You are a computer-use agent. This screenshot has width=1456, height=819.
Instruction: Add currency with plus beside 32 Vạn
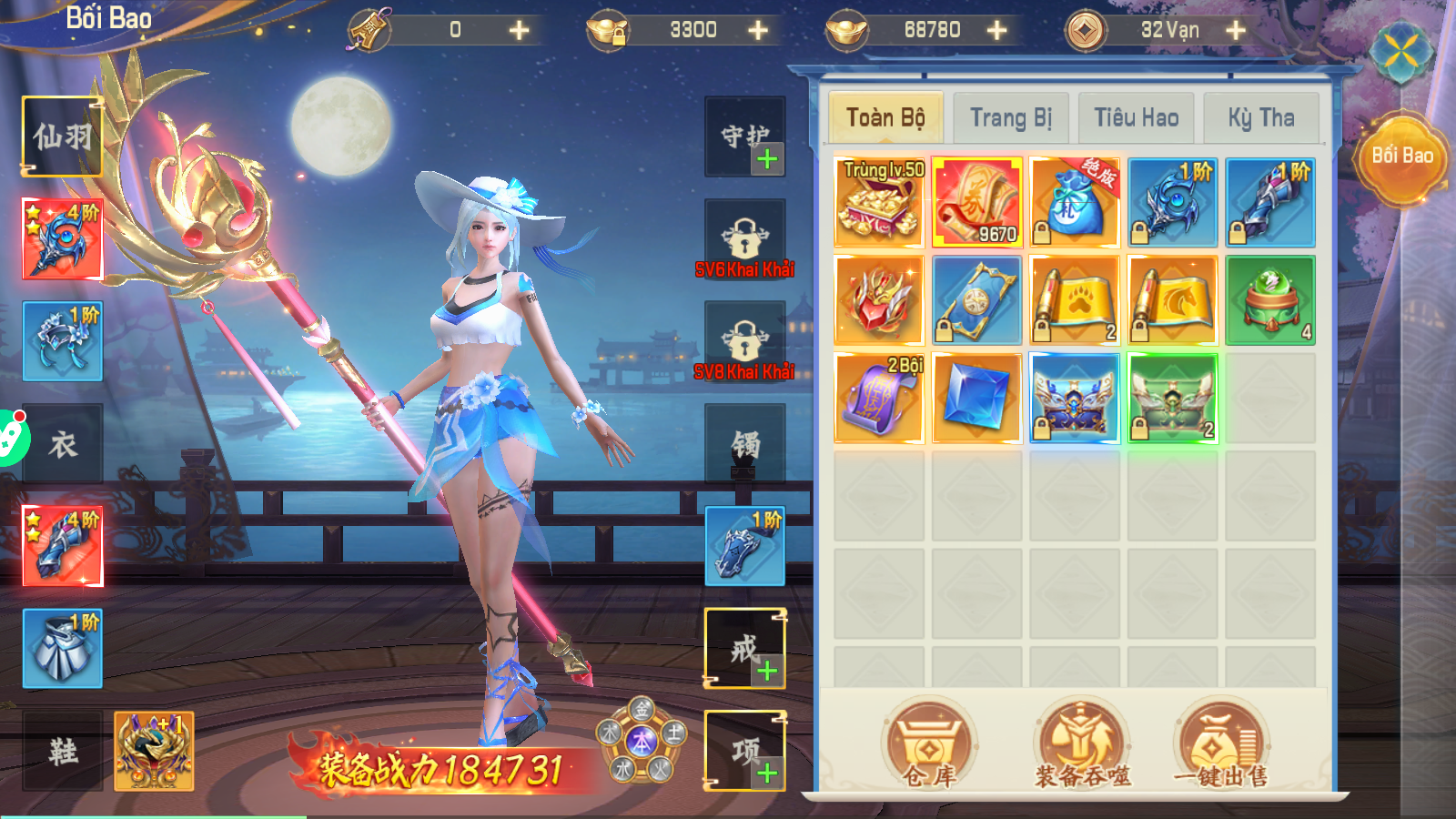(1236, 30)
